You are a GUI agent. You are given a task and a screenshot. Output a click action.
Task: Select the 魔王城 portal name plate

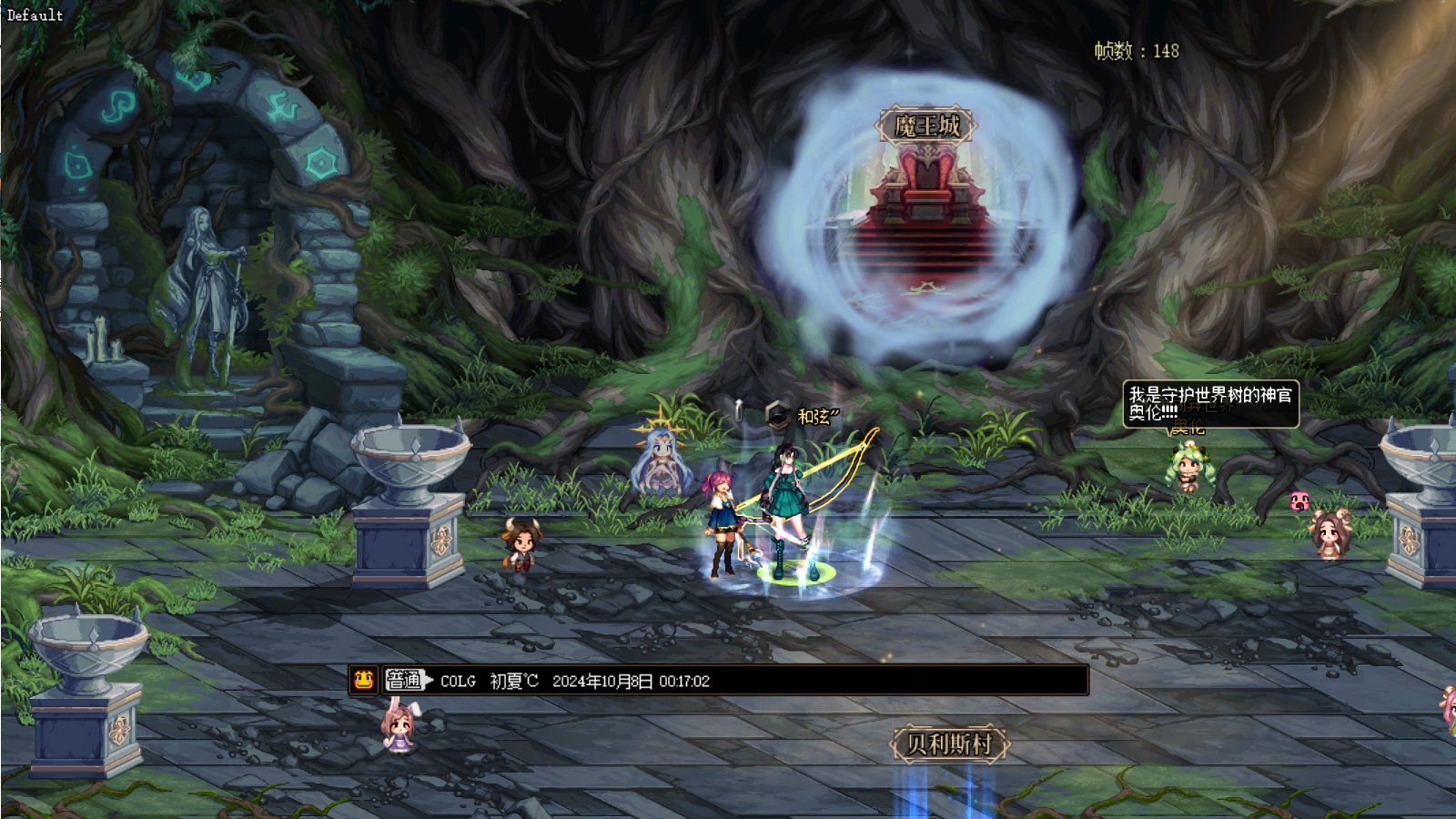point(926,126)
